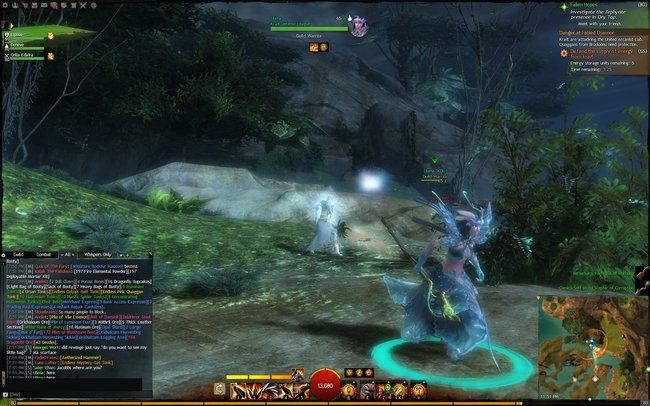
Task: Use the first weapon skill
Action: tap(238, 387)
